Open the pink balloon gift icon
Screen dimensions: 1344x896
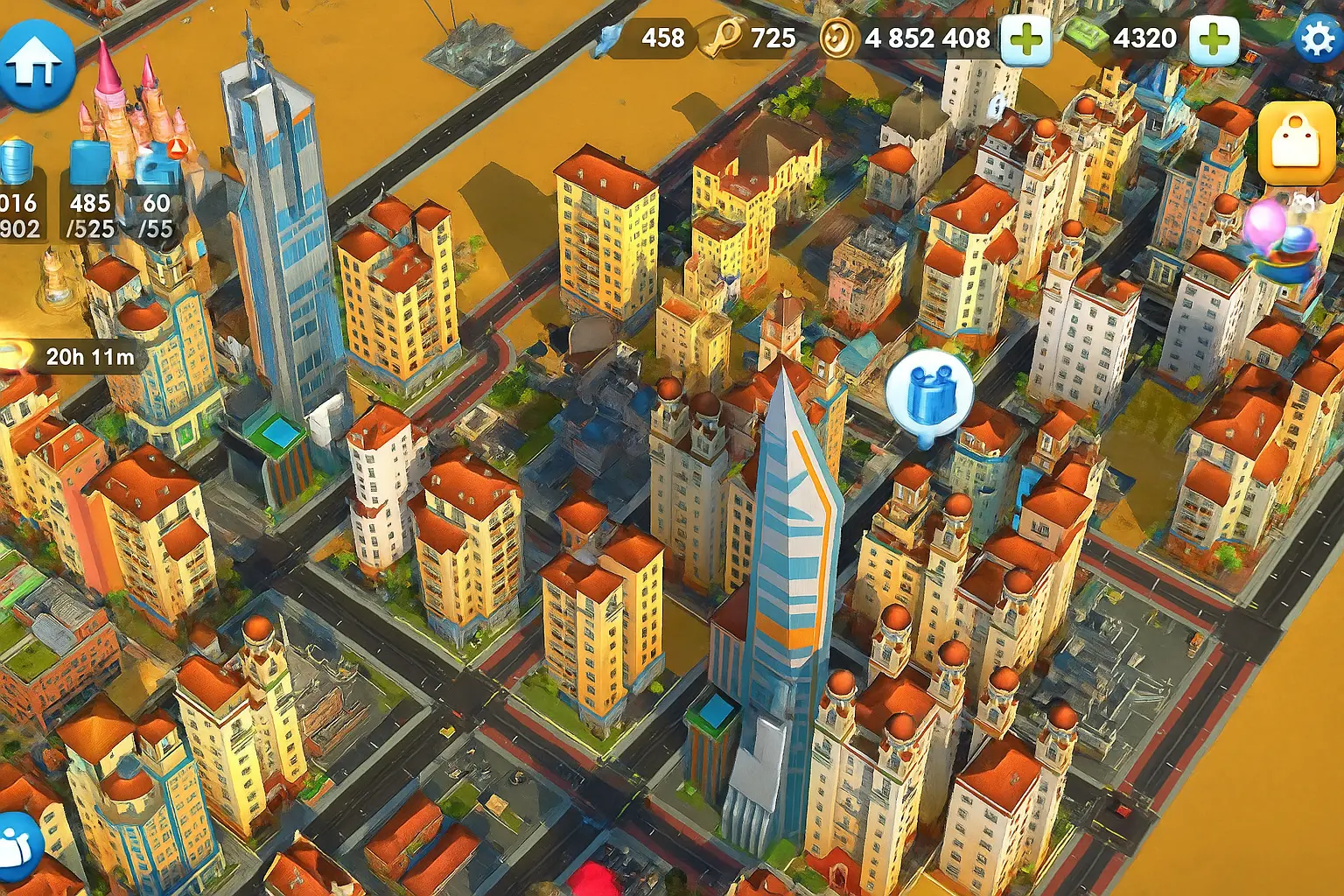coord(1279,238)
